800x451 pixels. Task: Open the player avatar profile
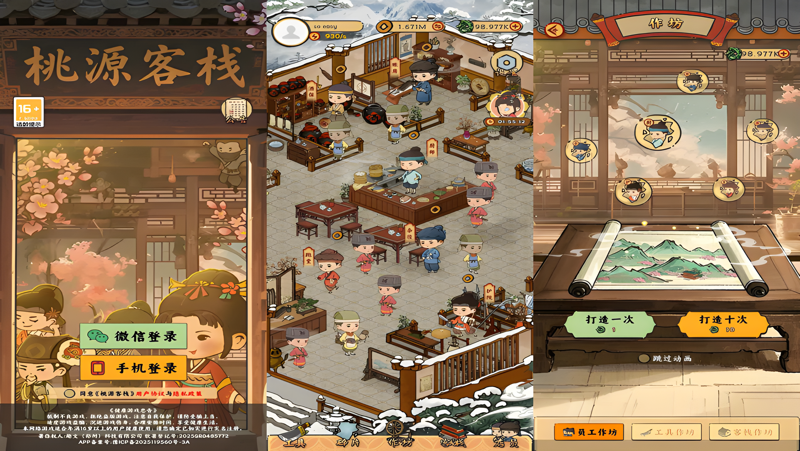tap(291, 32)
